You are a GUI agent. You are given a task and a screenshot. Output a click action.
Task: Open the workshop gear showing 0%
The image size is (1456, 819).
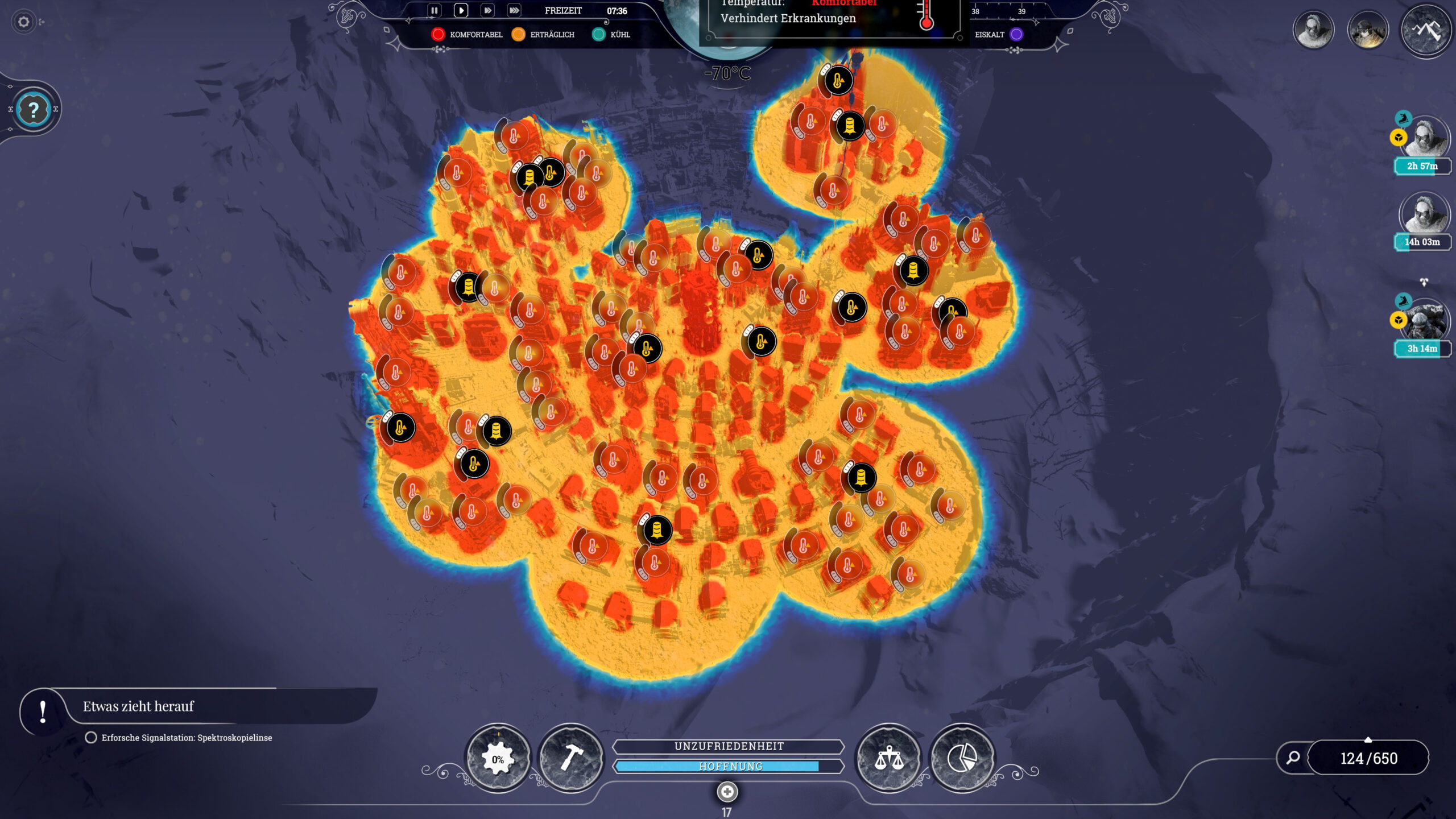tap(498, 758)
